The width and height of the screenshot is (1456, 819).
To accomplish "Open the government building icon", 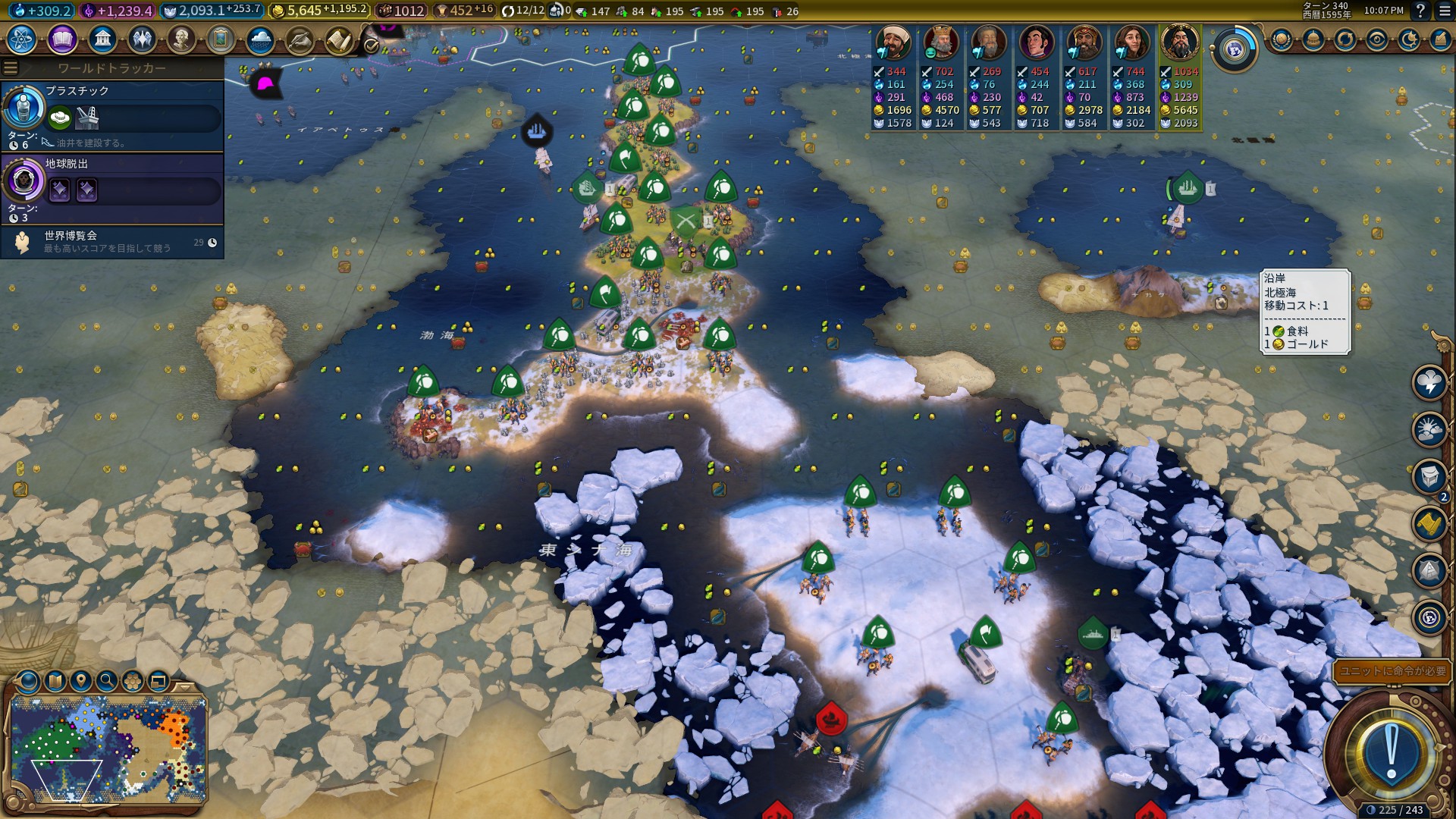I will click(102, 39).
